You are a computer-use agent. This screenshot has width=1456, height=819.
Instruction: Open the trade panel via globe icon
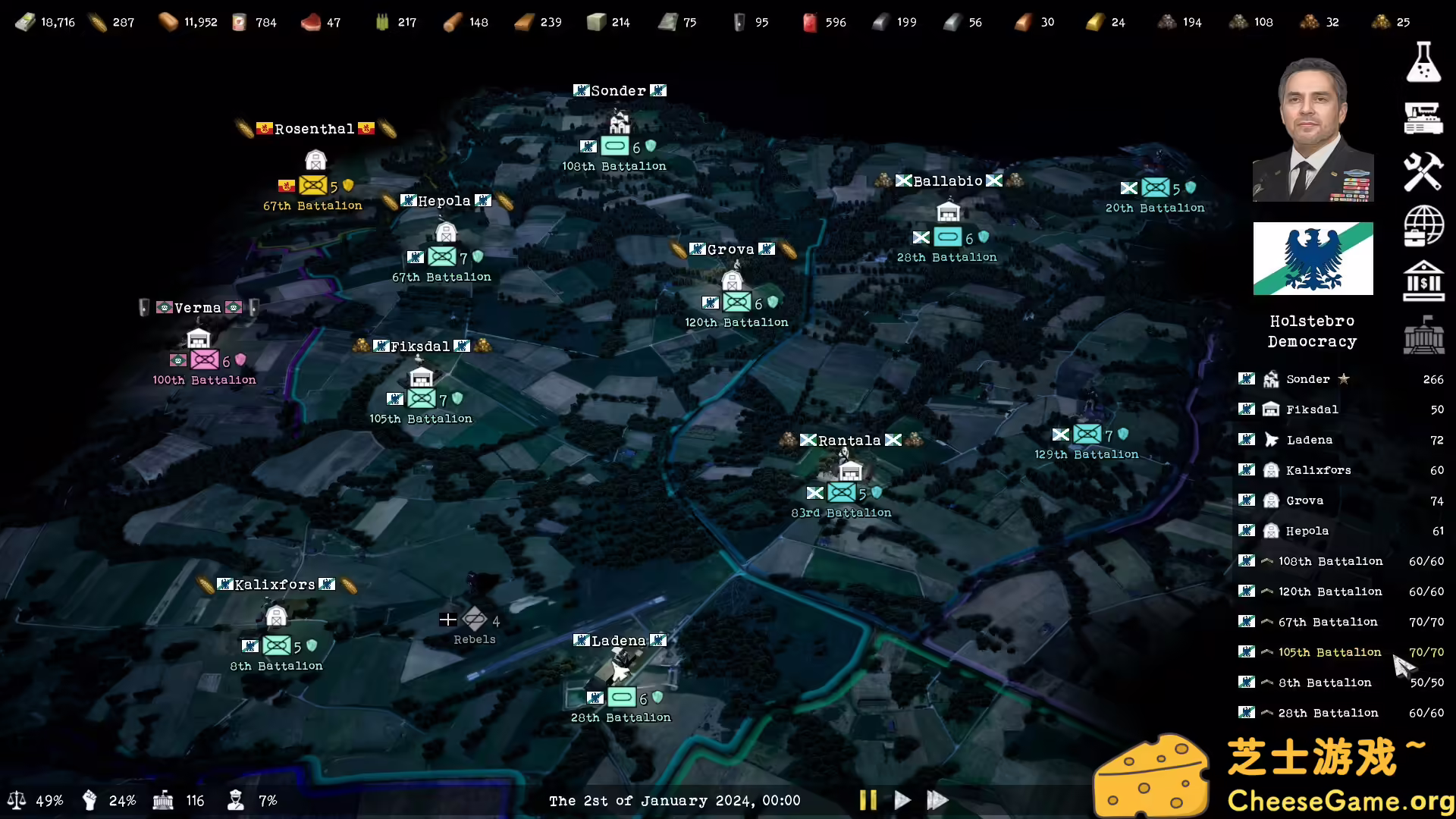(1424, 226)
